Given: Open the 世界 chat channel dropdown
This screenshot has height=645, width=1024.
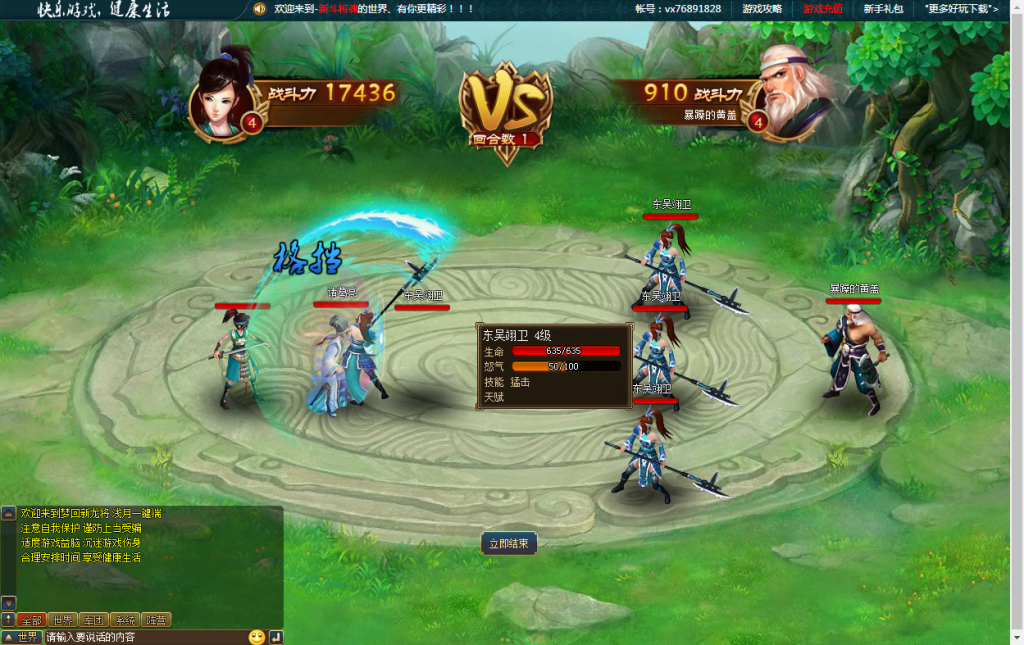Looking at the screenshot, I should point(21,637).
